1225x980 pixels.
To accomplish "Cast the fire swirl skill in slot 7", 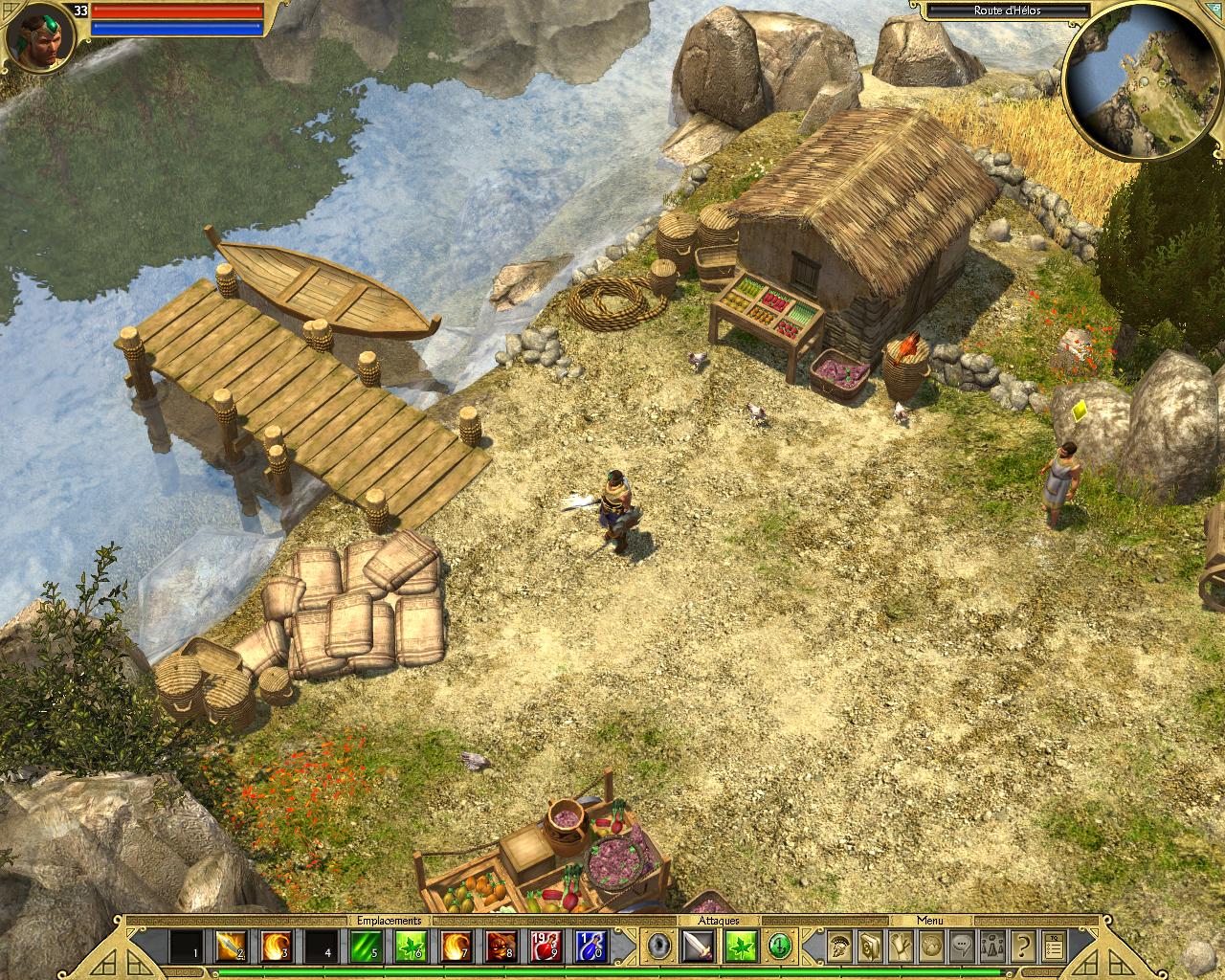I will click(x=456, y=947).
